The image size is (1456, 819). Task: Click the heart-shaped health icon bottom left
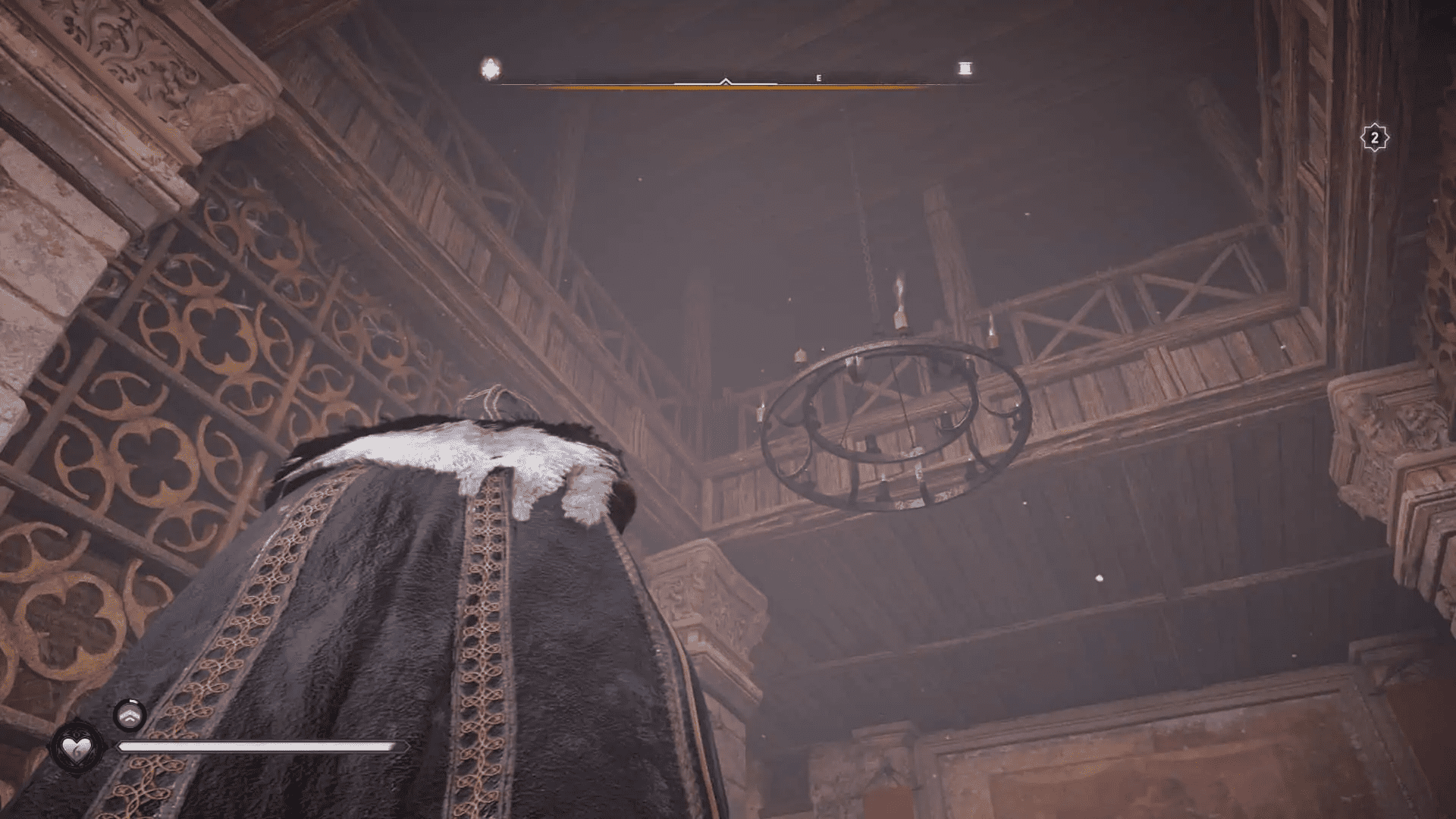click(78, 749)
